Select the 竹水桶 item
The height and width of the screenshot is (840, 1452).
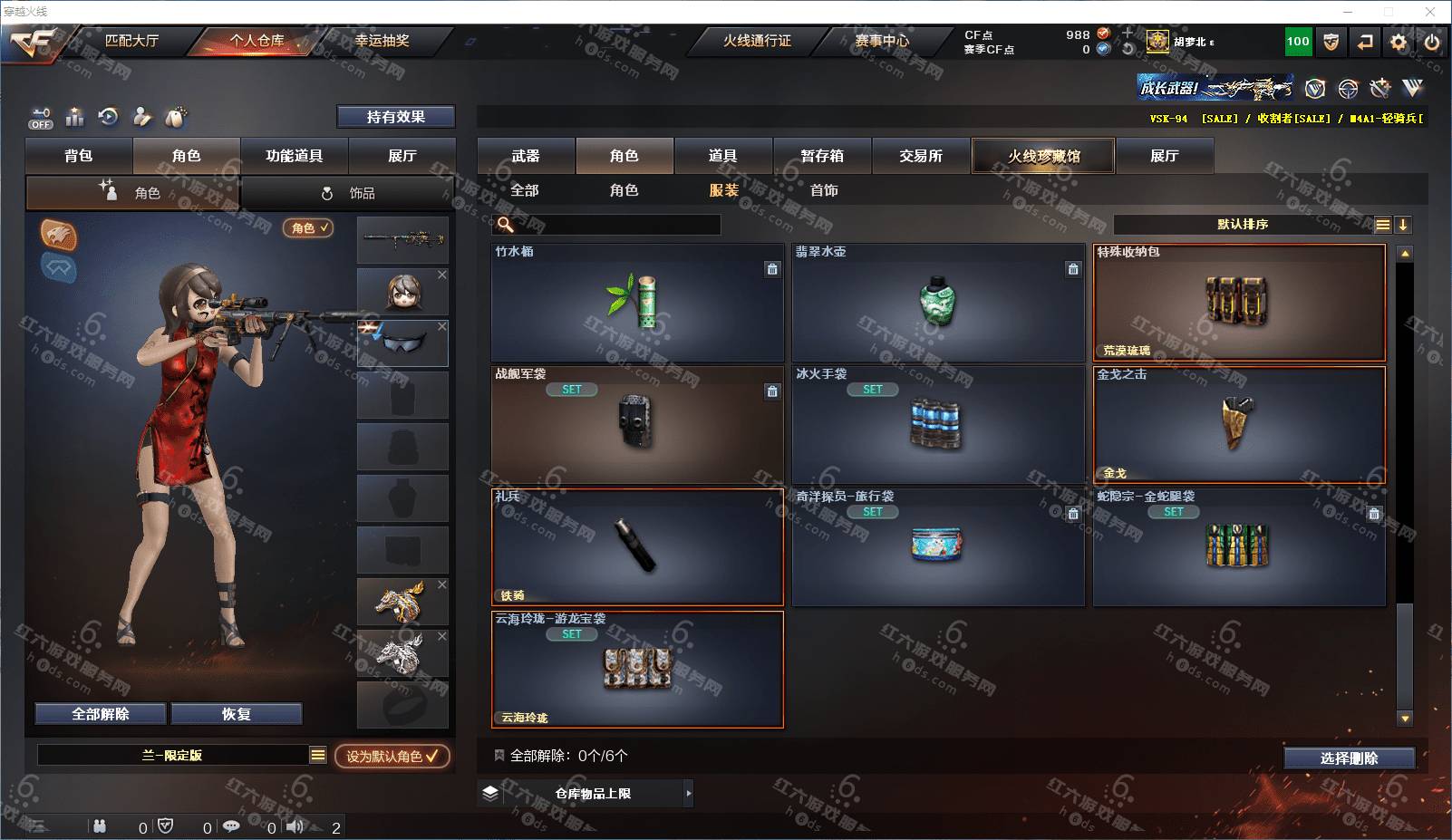point(637,302)
